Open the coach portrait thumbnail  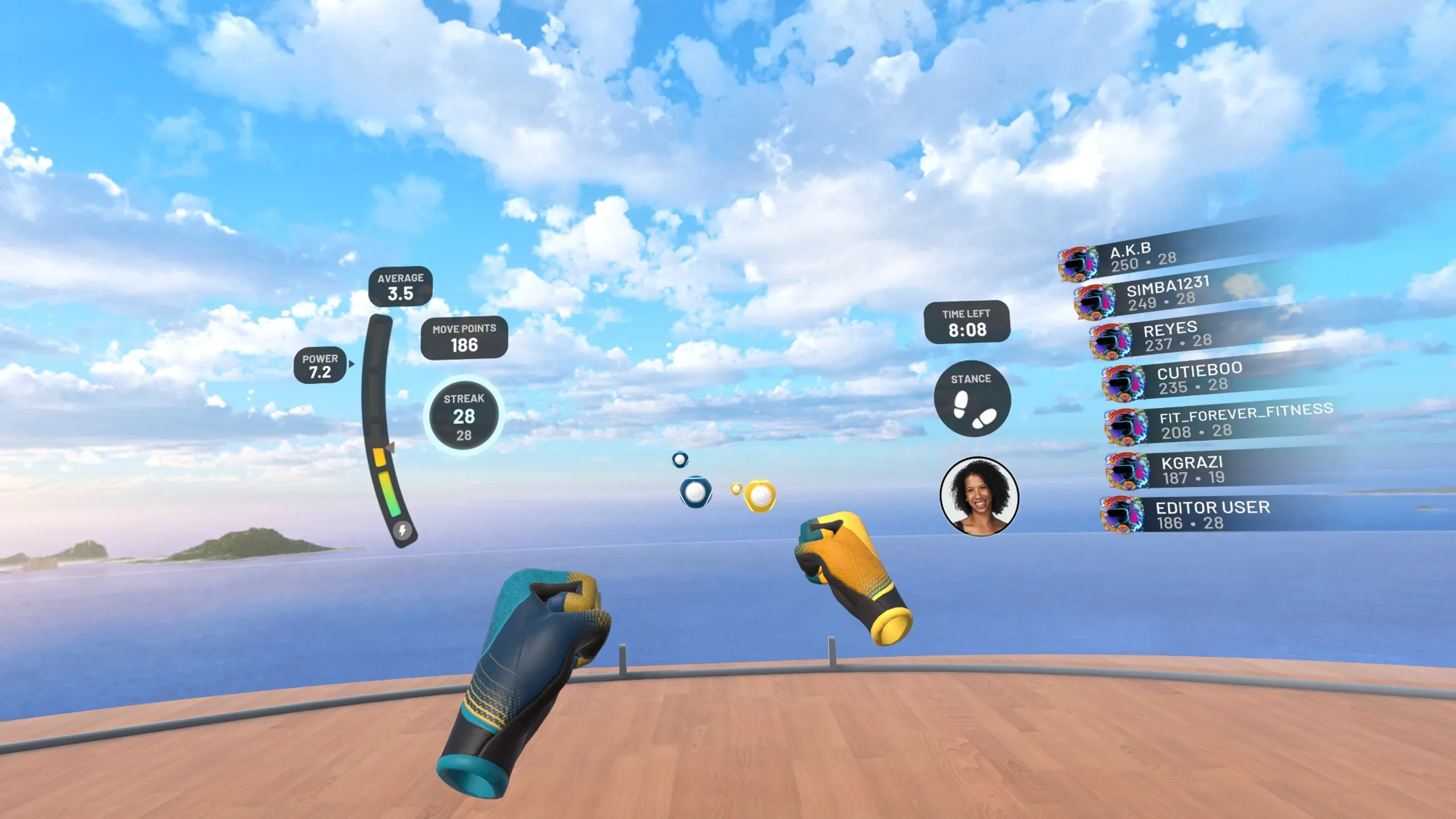tap(979, 497)
